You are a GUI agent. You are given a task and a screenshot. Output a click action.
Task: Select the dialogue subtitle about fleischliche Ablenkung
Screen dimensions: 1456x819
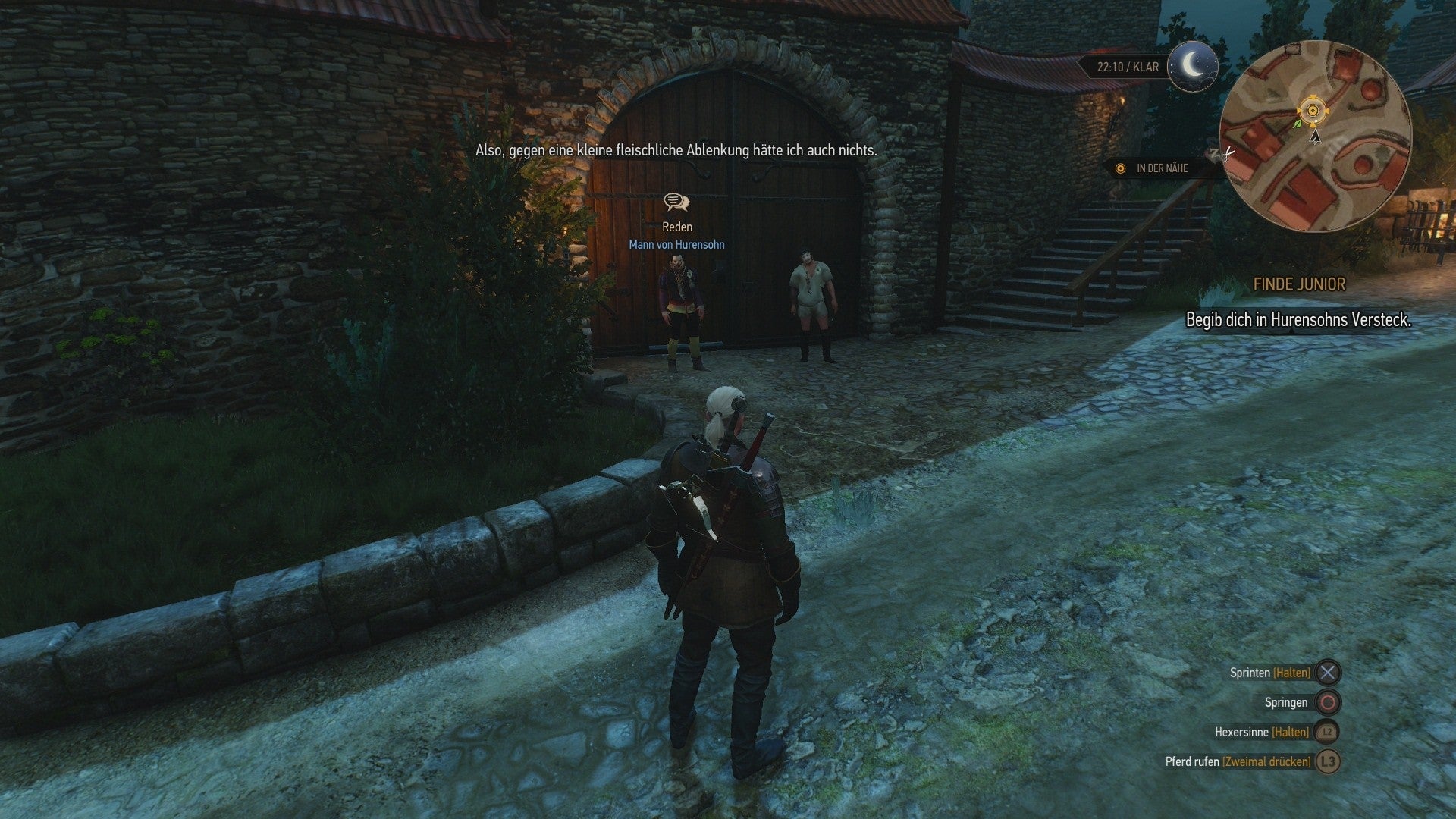click(677, 150)
